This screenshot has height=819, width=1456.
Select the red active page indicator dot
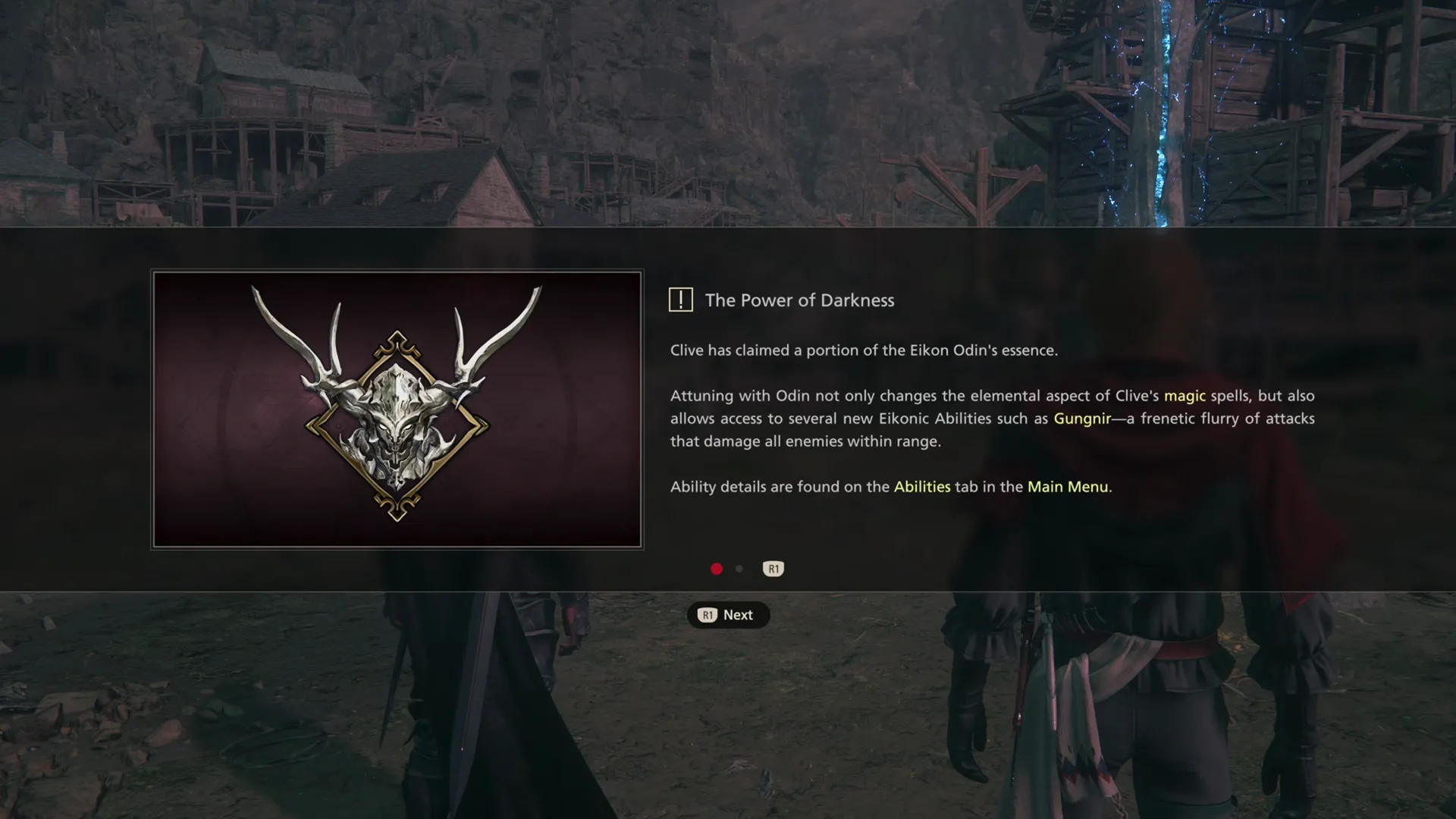click(717, 569)
